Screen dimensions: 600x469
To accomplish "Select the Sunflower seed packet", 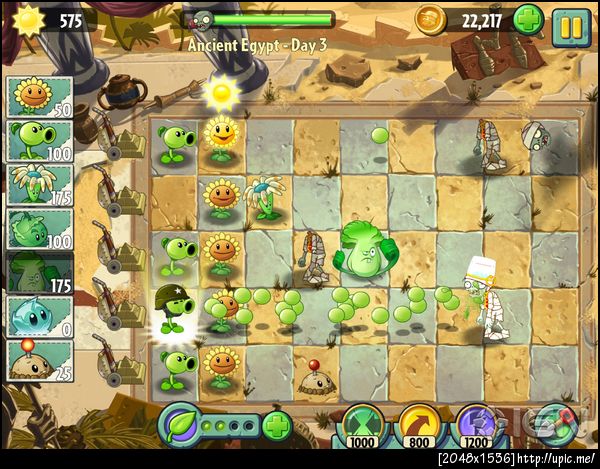I will pyautogui.click(x=40, y=97).
